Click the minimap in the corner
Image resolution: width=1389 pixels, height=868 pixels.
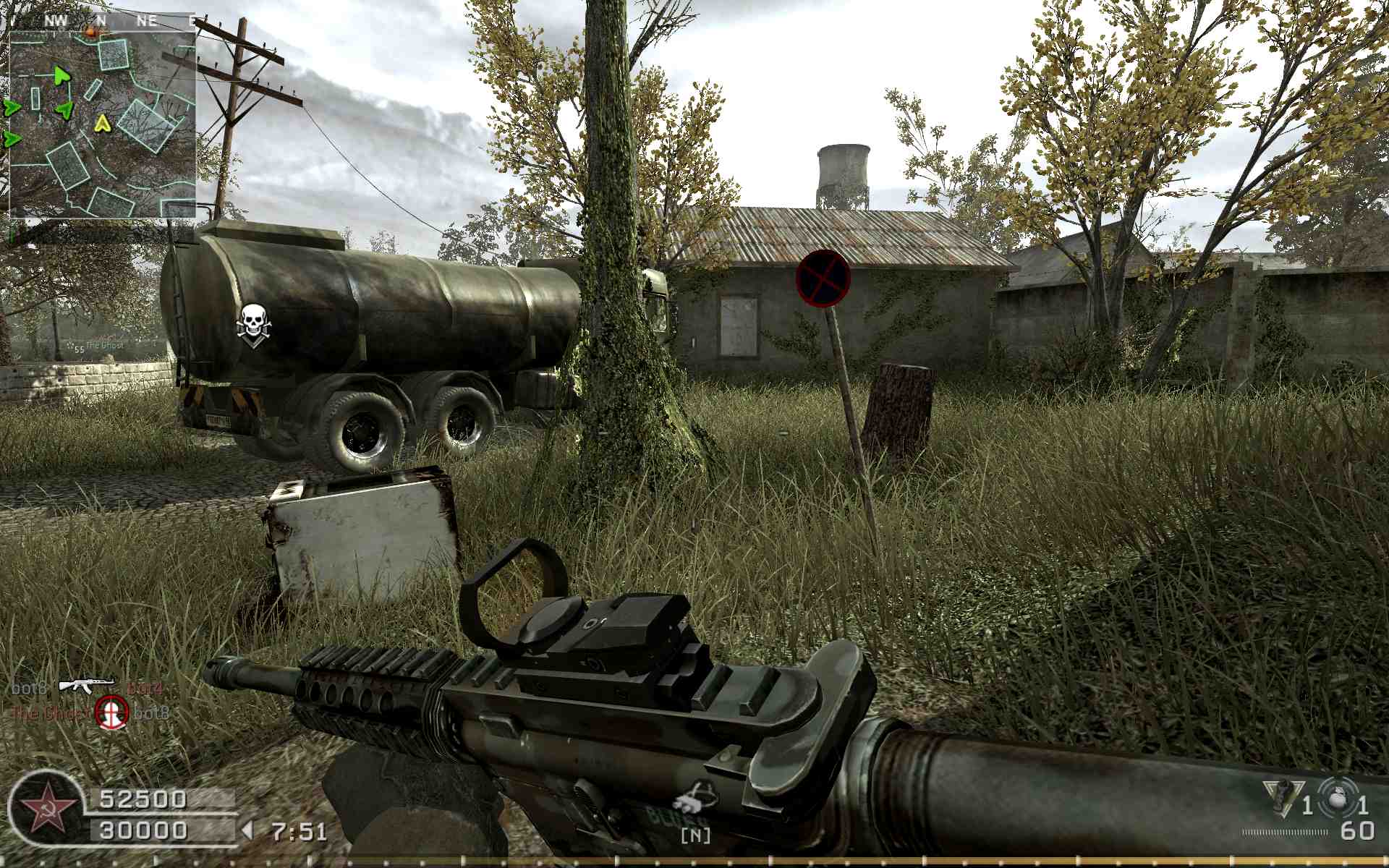102,123
